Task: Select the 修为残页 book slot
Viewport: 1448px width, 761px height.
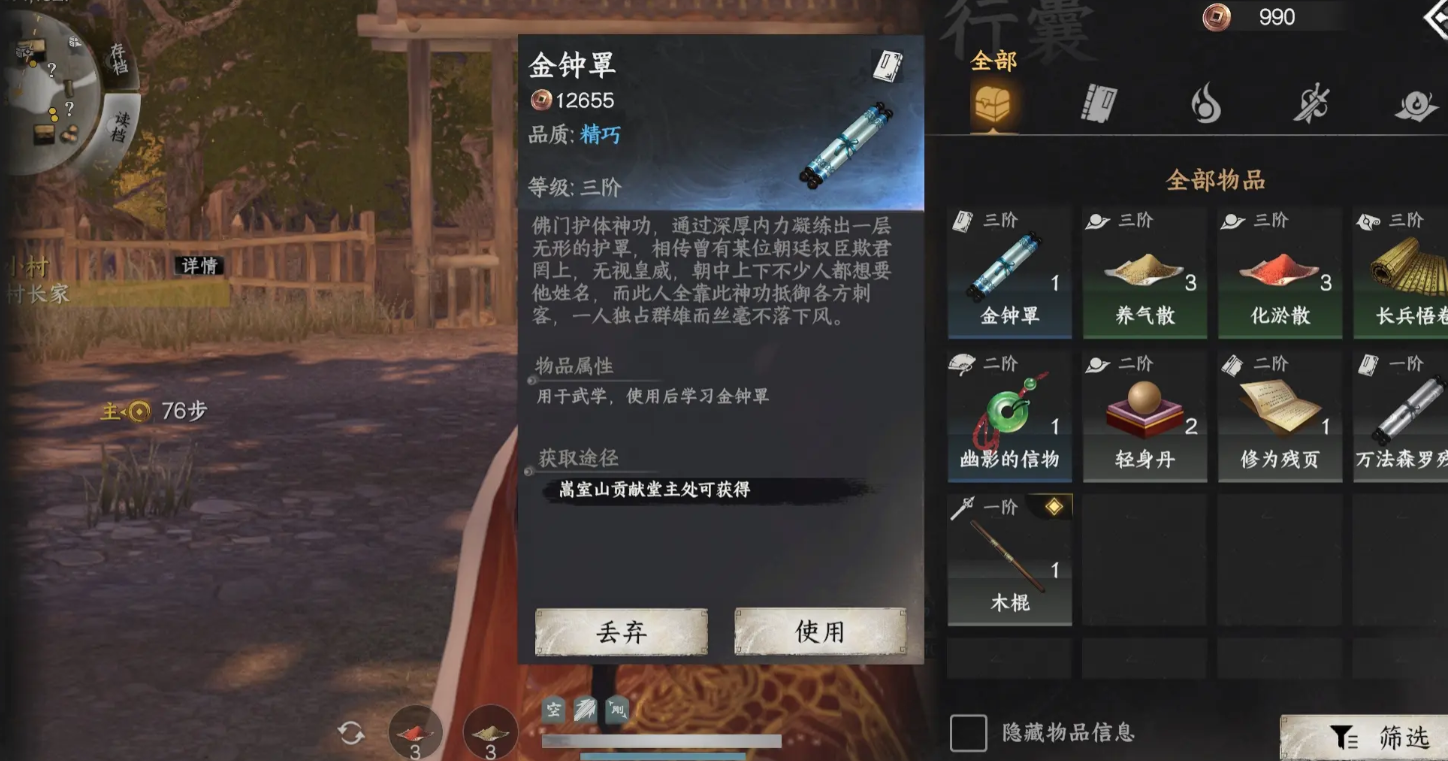Action: click(1280, 416)
